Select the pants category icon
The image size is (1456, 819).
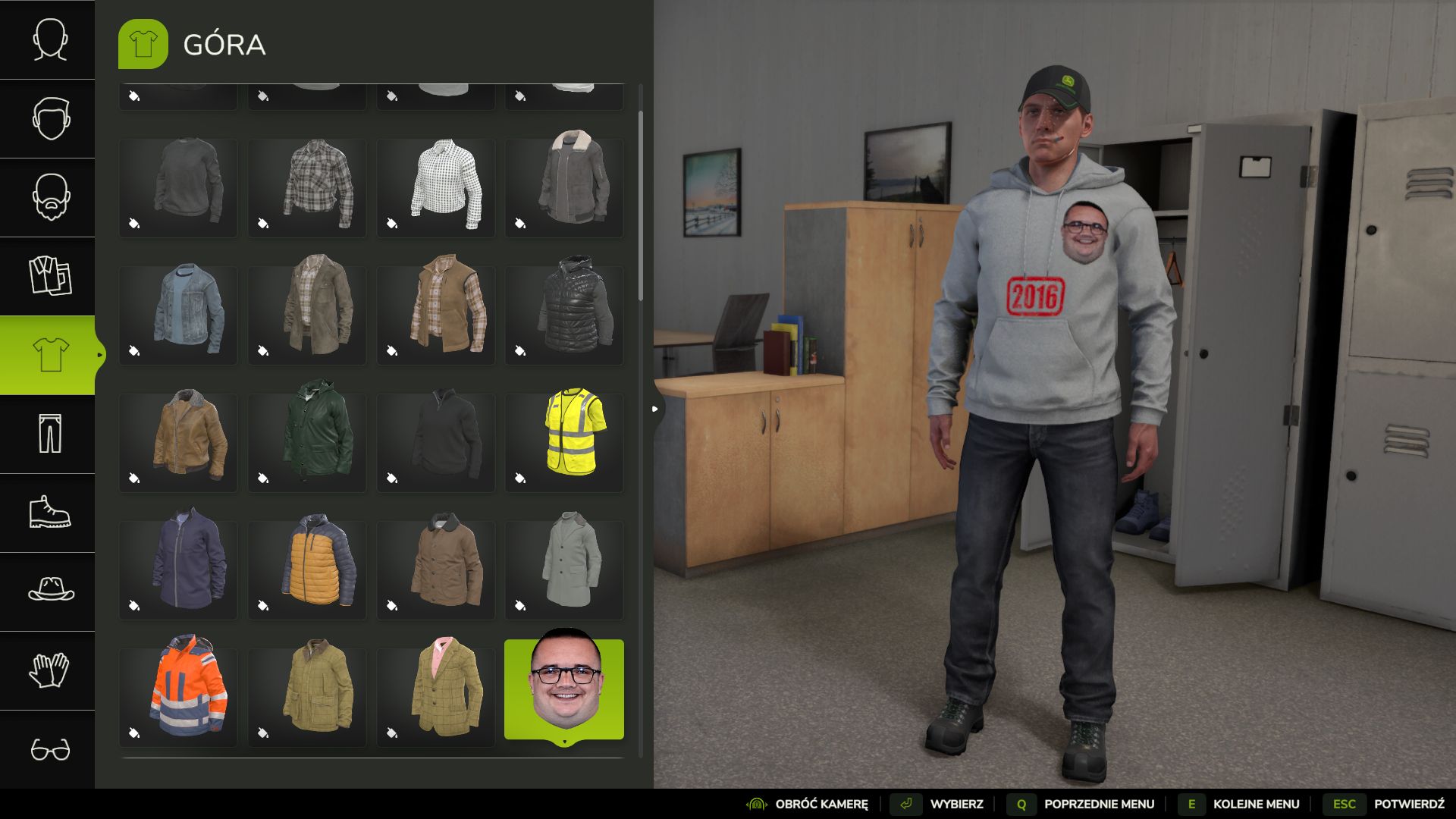(x=47, y=435)
